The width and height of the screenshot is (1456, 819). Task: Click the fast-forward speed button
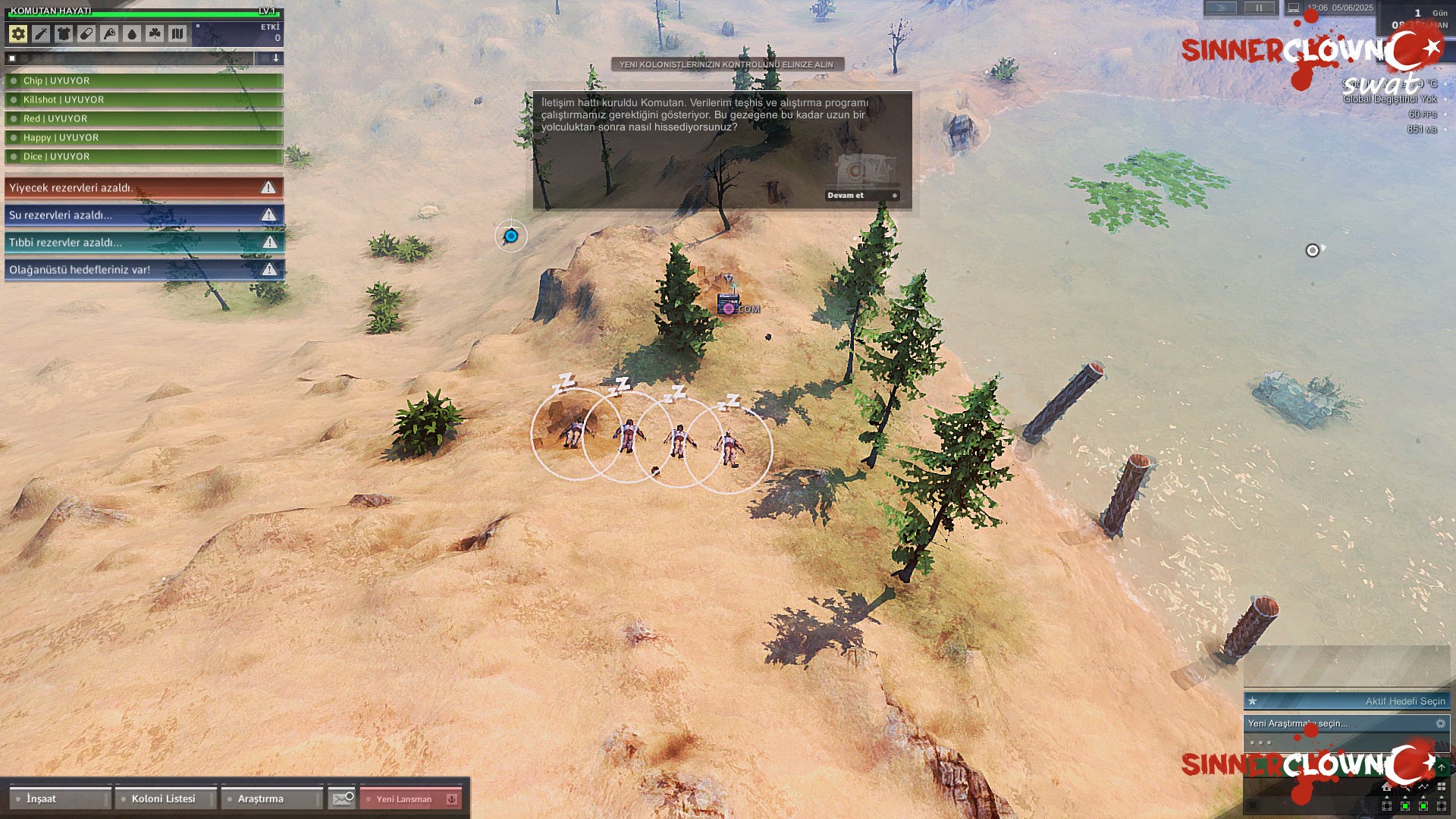(1221, 8)
